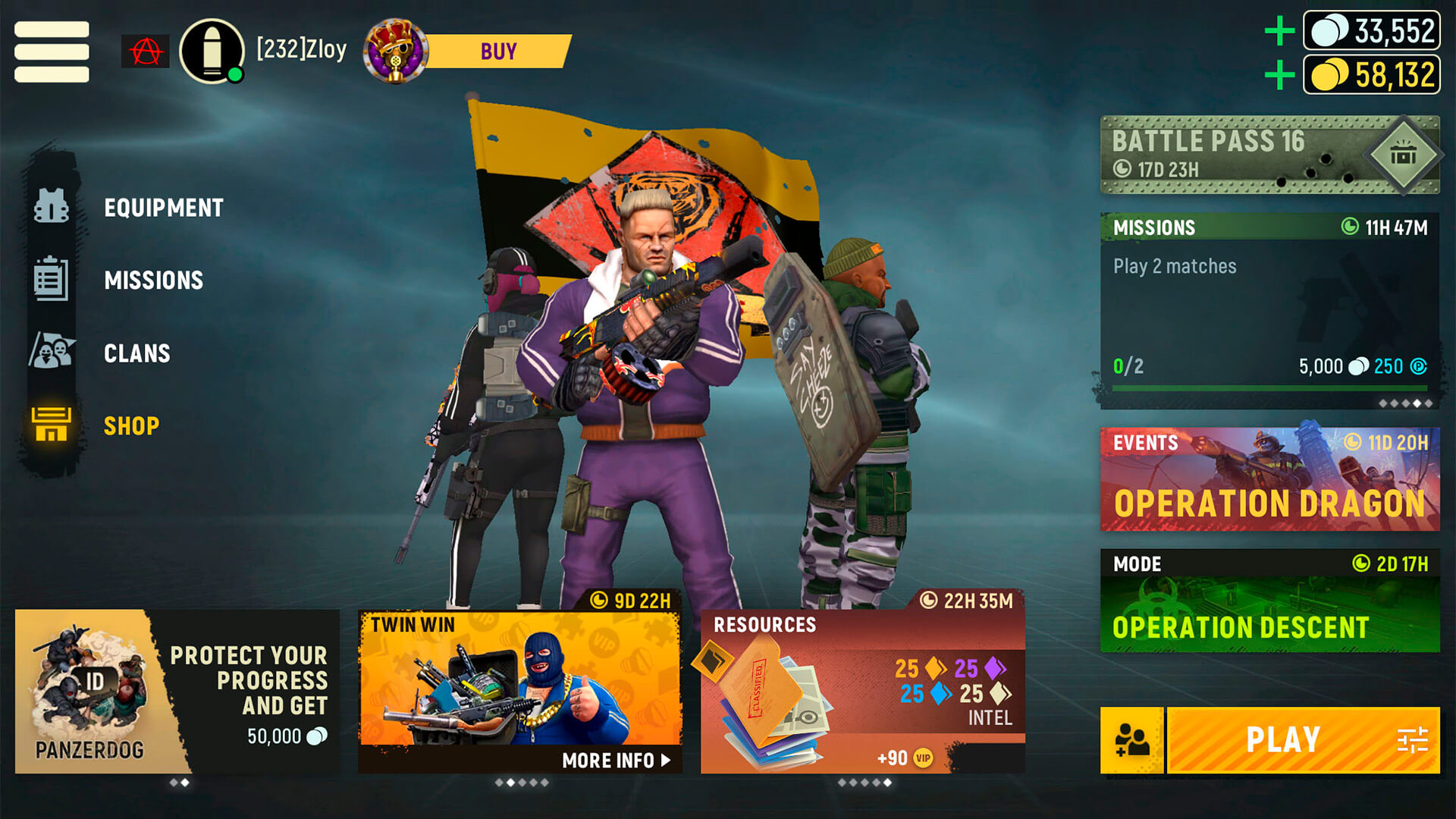Click the yellow BUY premium button

(x=497, y=52)
